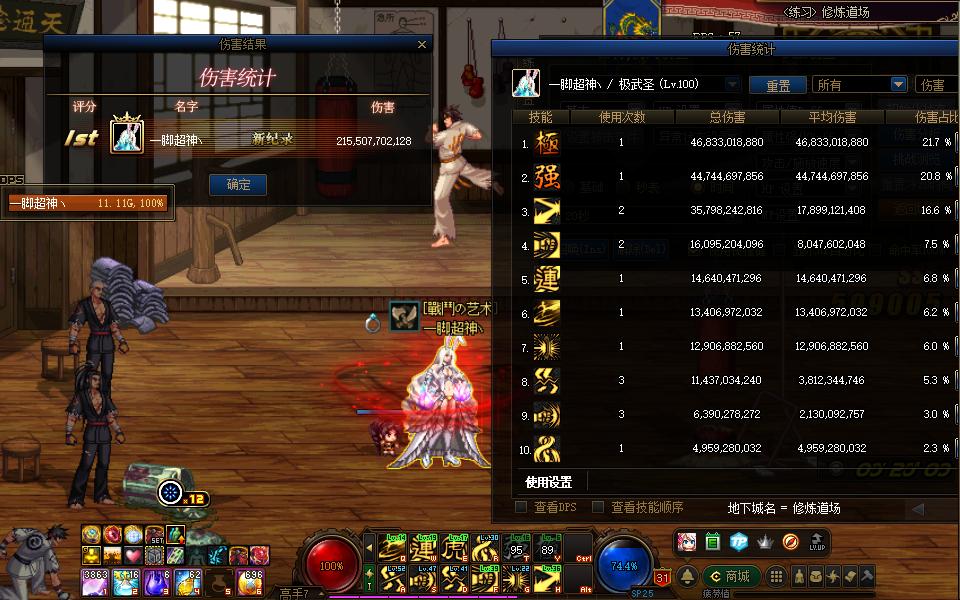Open the 商城 shop
The width and height of the screenshot is (960, 600).
click(729, 576)
